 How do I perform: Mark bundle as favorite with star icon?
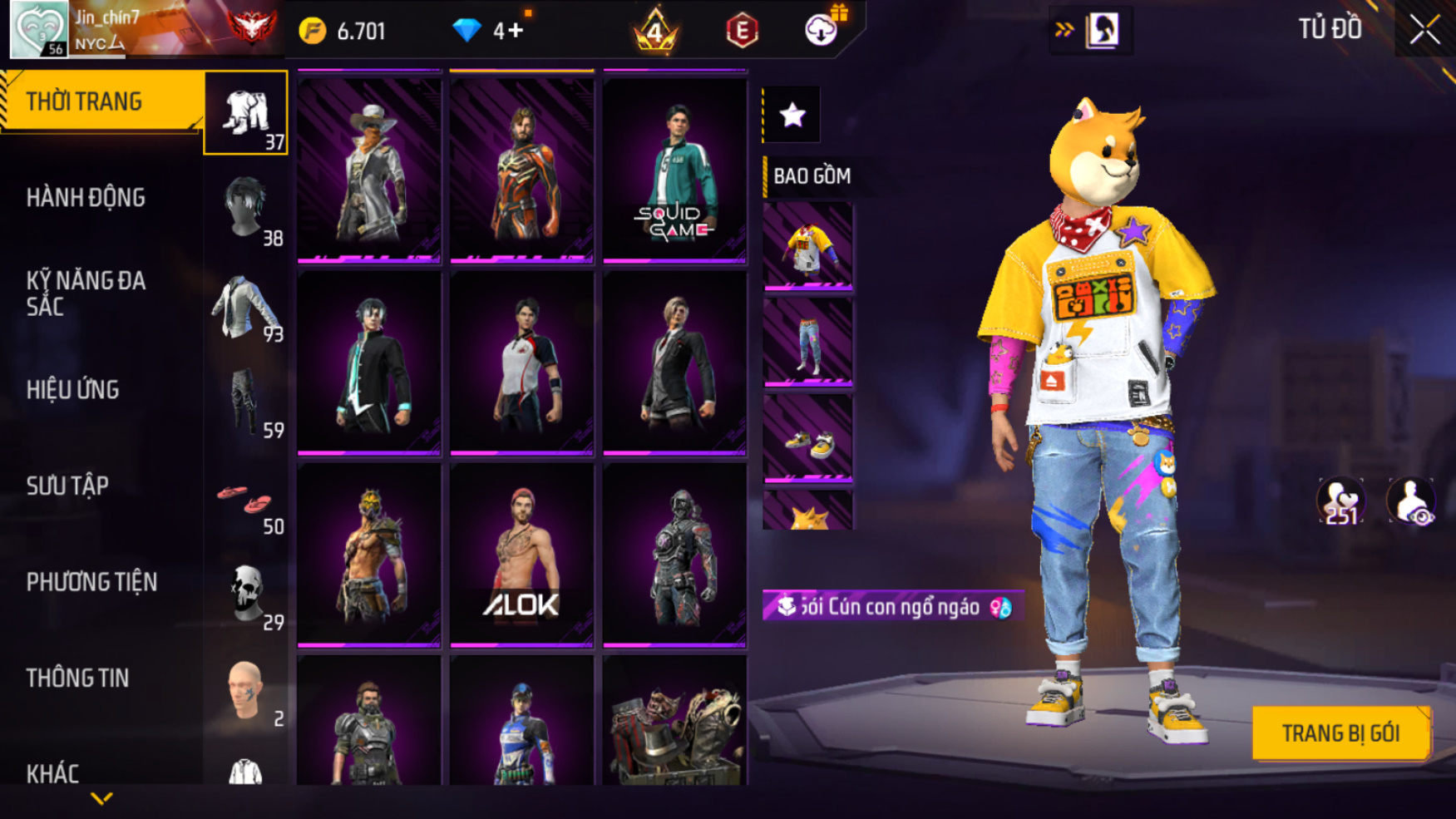(792, 115)
